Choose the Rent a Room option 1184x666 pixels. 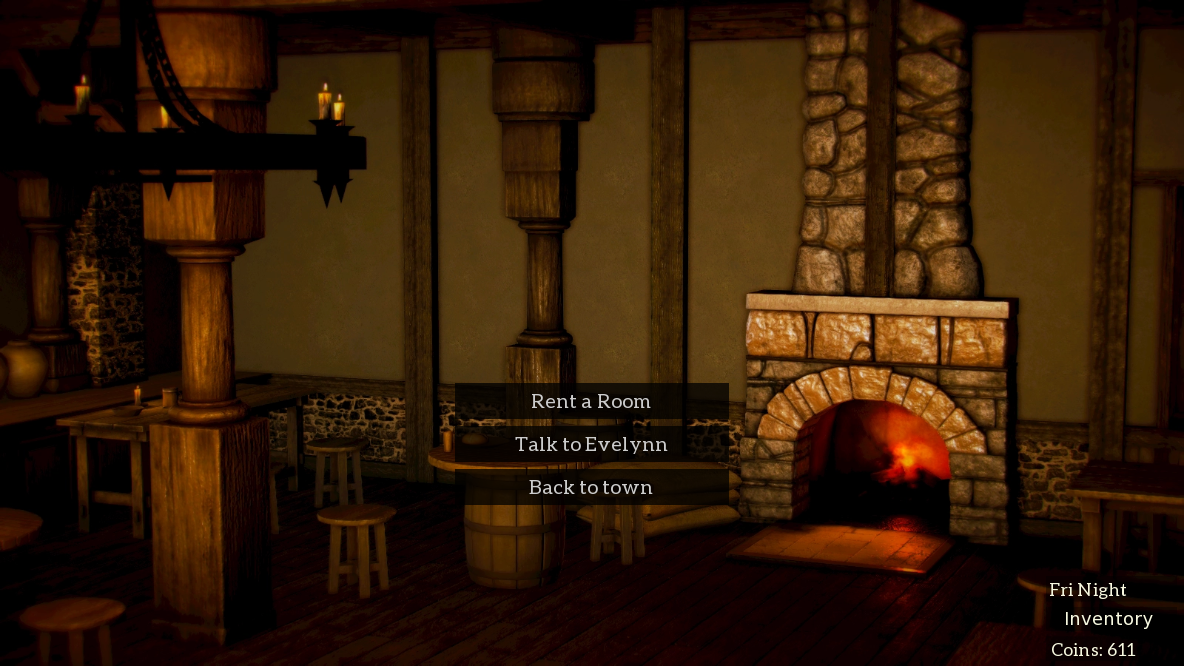[591, 401]
